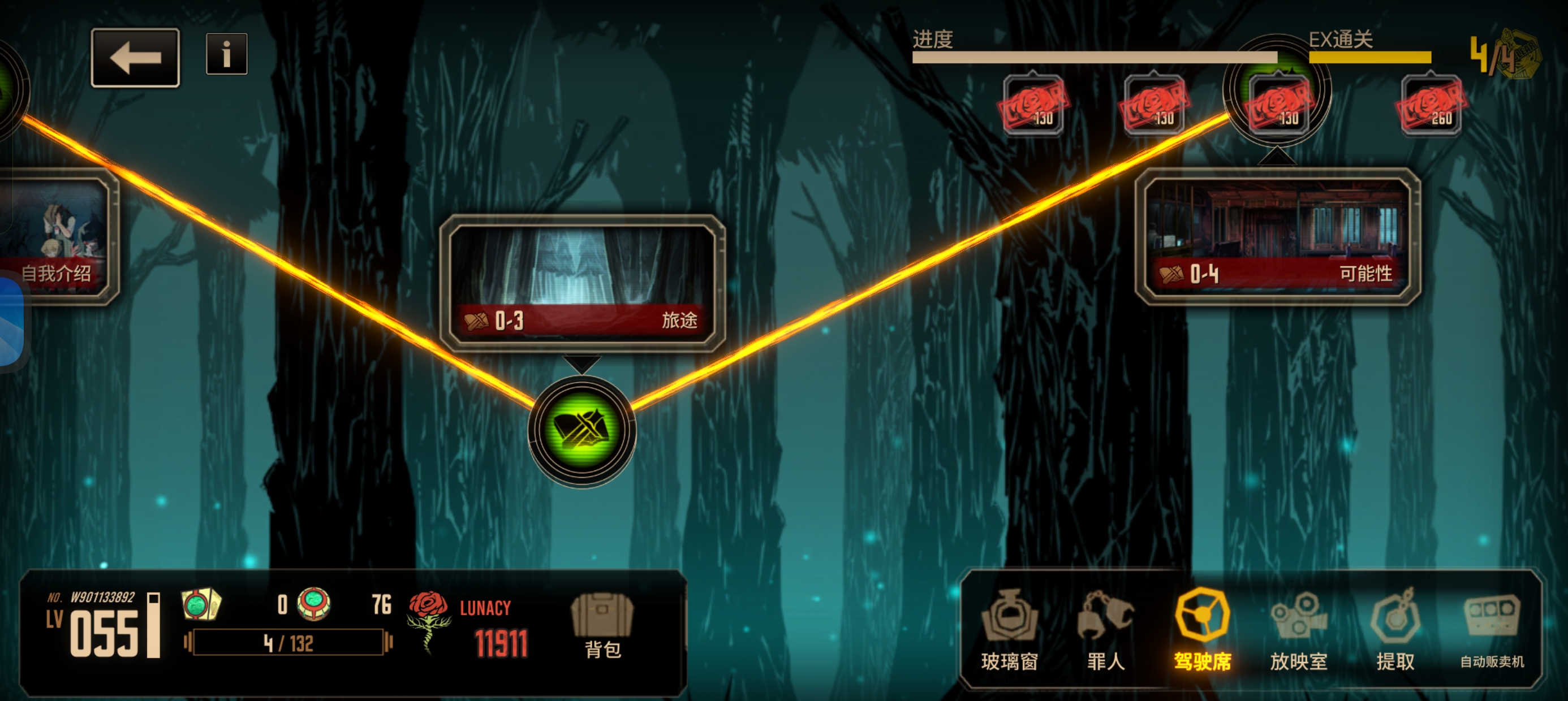Image resolution: width=1568 pixels, height=701 pixels.
Task: Open the 自动贩卖机 vending machine
Action: (1492, 630)
